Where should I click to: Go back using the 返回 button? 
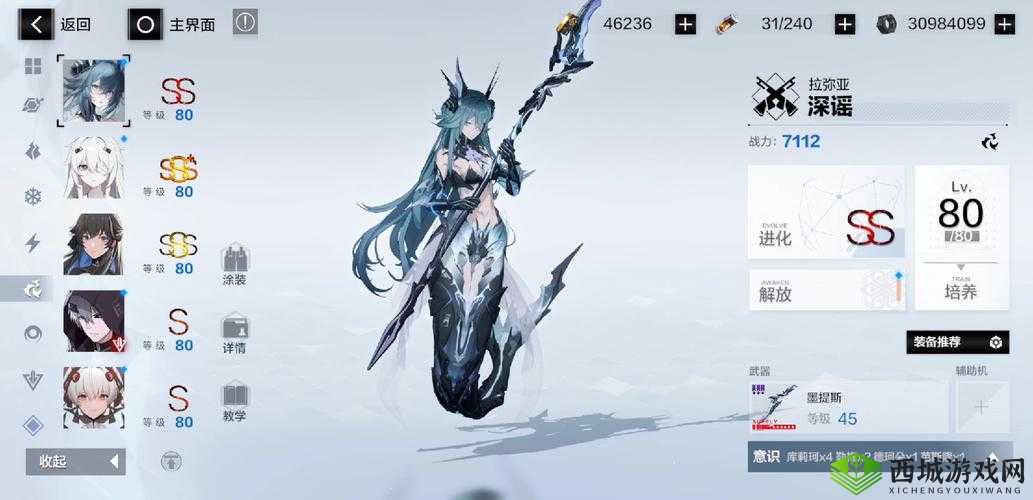[60, 24]
